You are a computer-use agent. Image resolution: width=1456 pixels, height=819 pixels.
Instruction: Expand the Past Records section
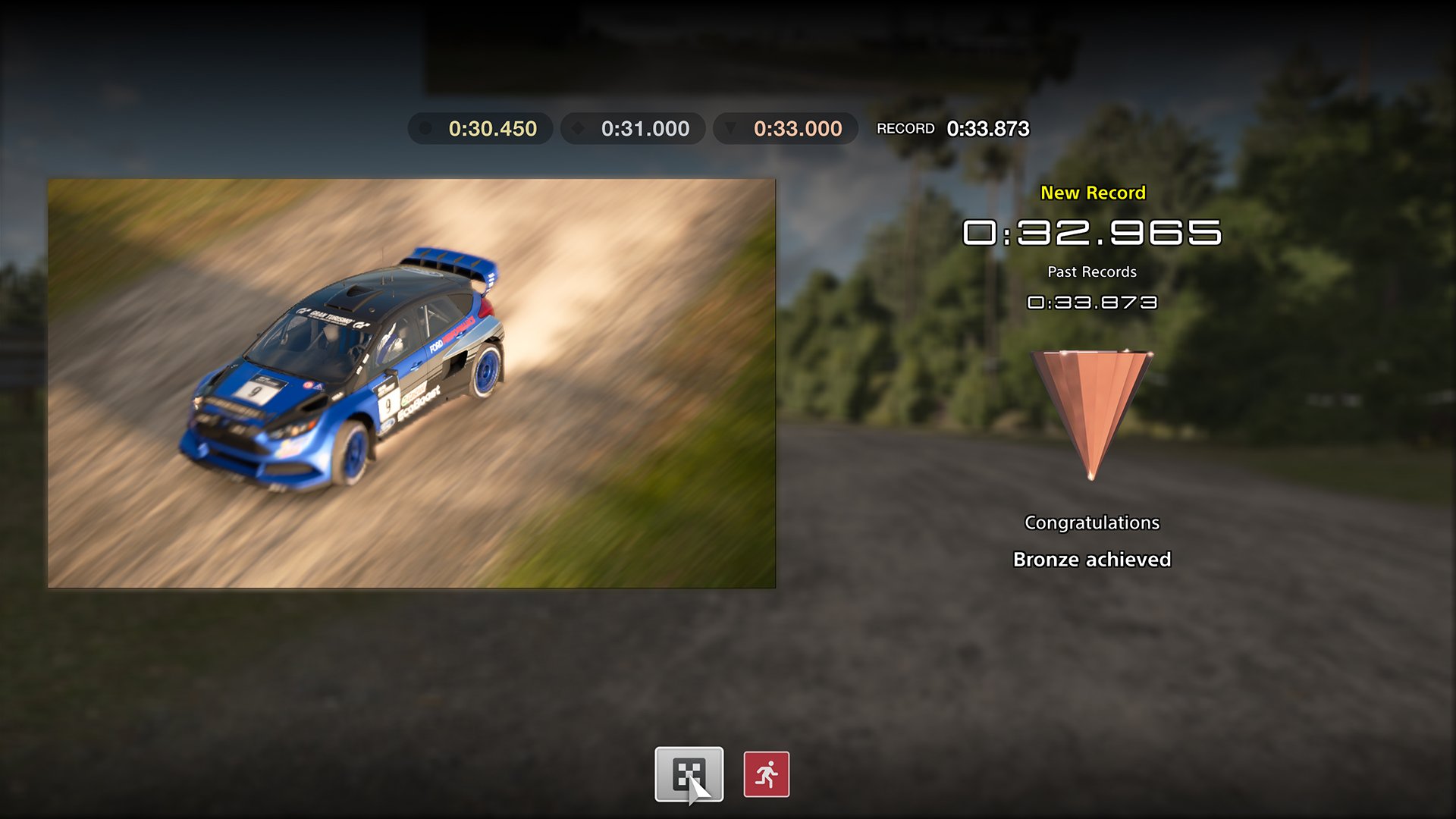(x=1092, y=271)
